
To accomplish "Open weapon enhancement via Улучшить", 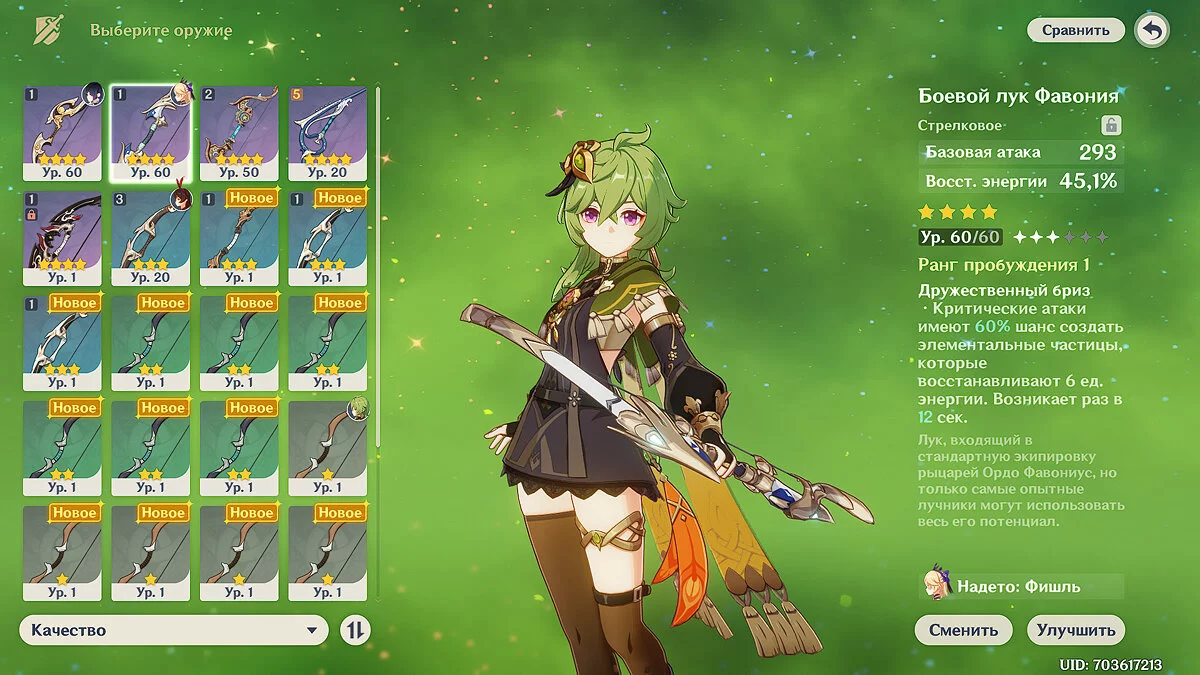I will coord(1076,630).
